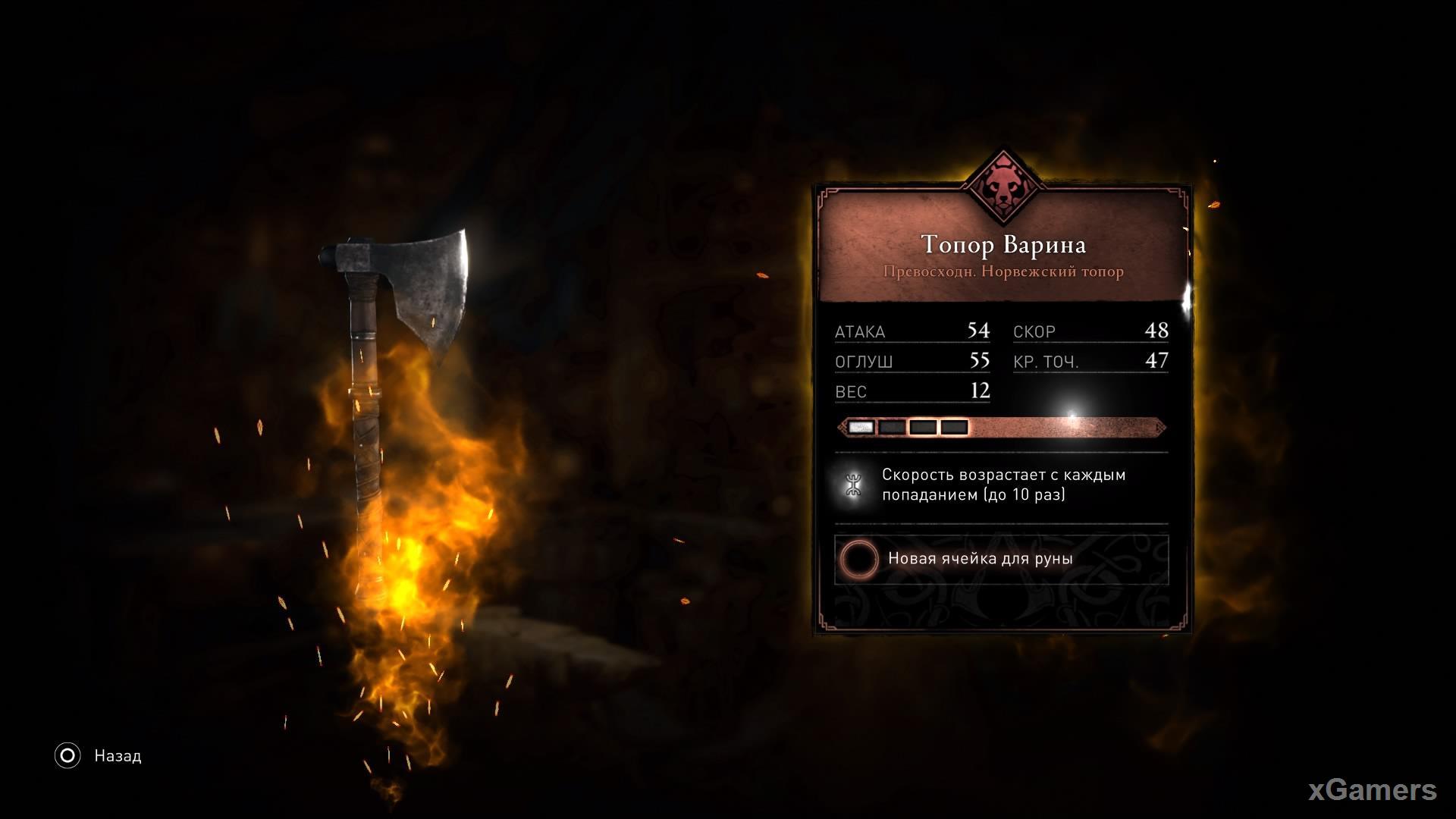Go back using the «Назад» label

[x=118, y=756]
